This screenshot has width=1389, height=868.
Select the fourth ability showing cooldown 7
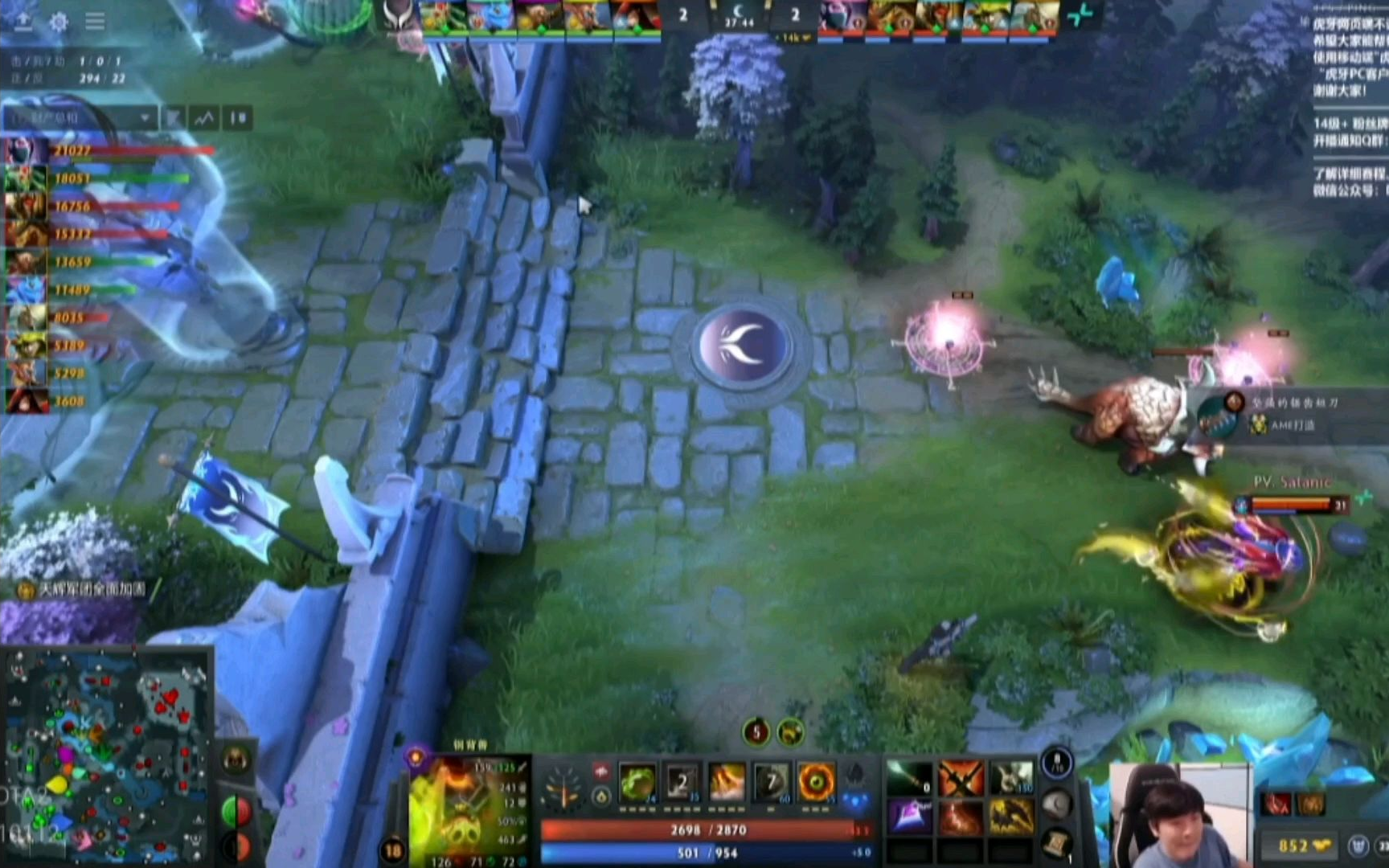coord(771,782)
